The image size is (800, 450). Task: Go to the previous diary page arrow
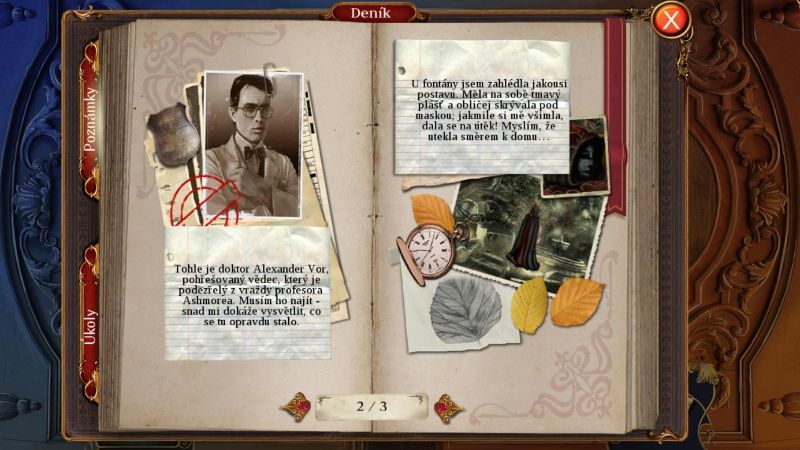pyautogui.click(x=296, y=407)
